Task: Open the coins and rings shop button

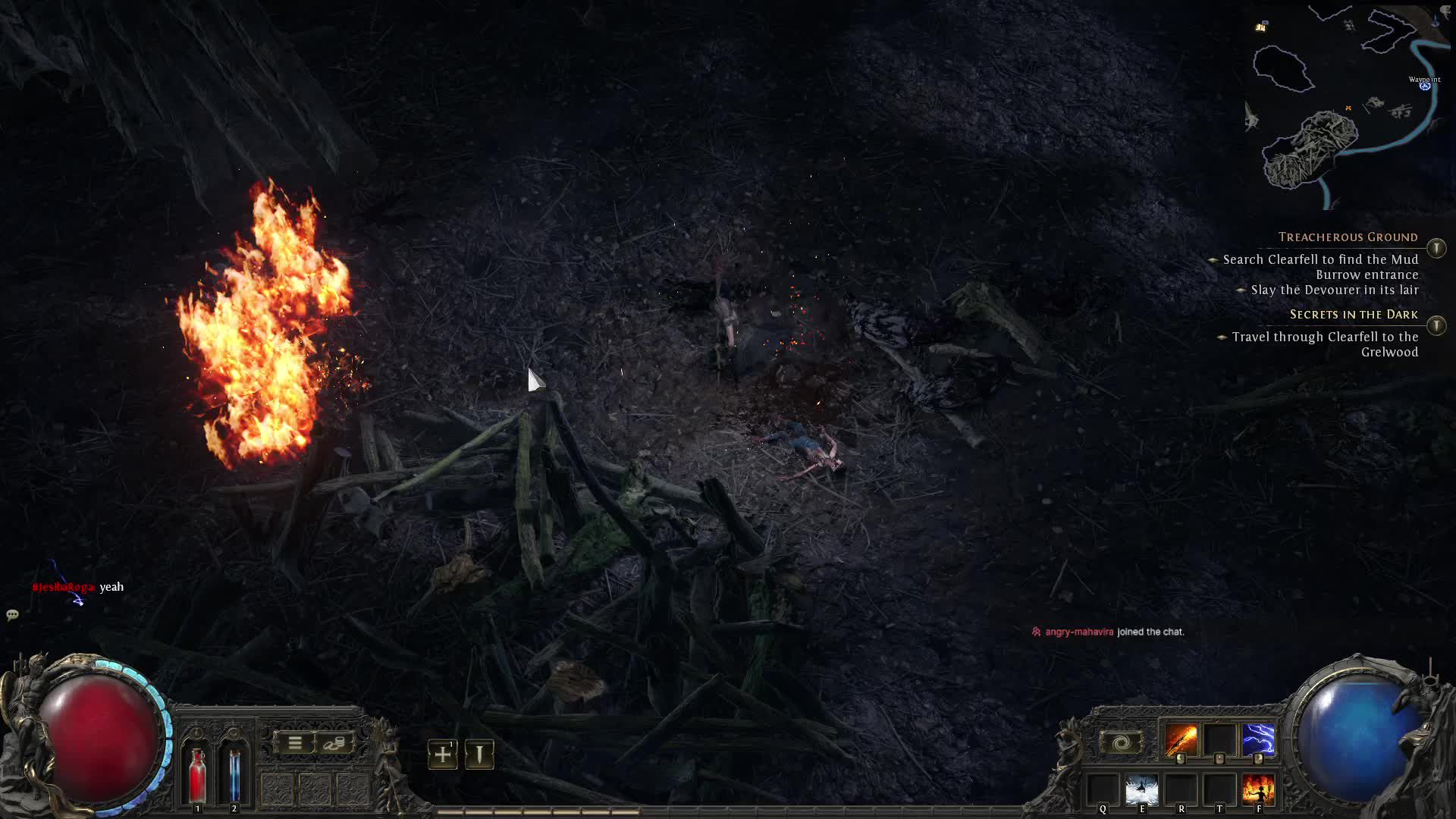Action: (x=333, y=743)
